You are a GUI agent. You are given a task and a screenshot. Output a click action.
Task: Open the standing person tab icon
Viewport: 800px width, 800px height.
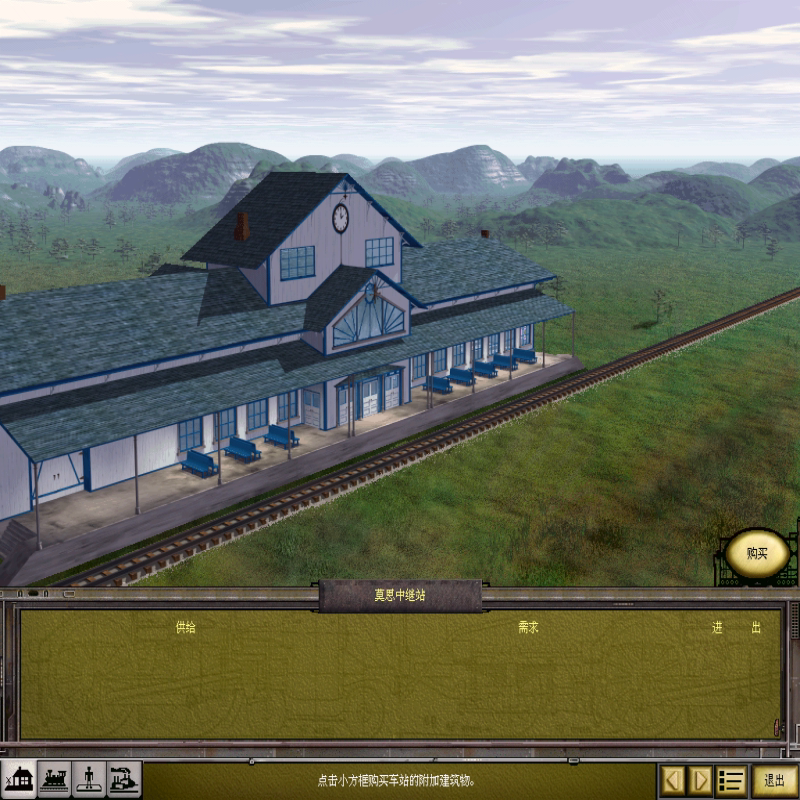click(90, 778)
